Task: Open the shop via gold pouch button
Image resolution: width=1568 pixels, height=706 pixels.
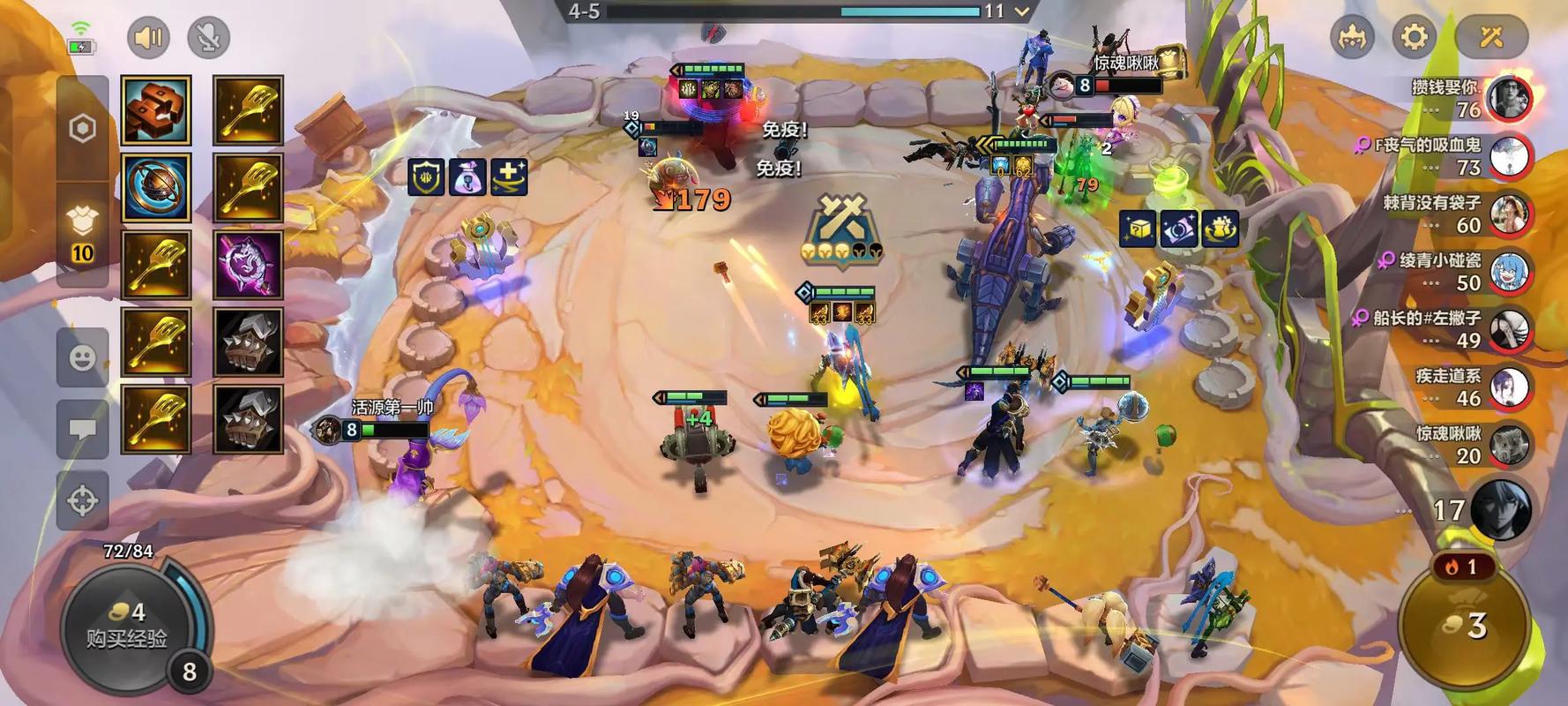Action: pos(1466,627)
